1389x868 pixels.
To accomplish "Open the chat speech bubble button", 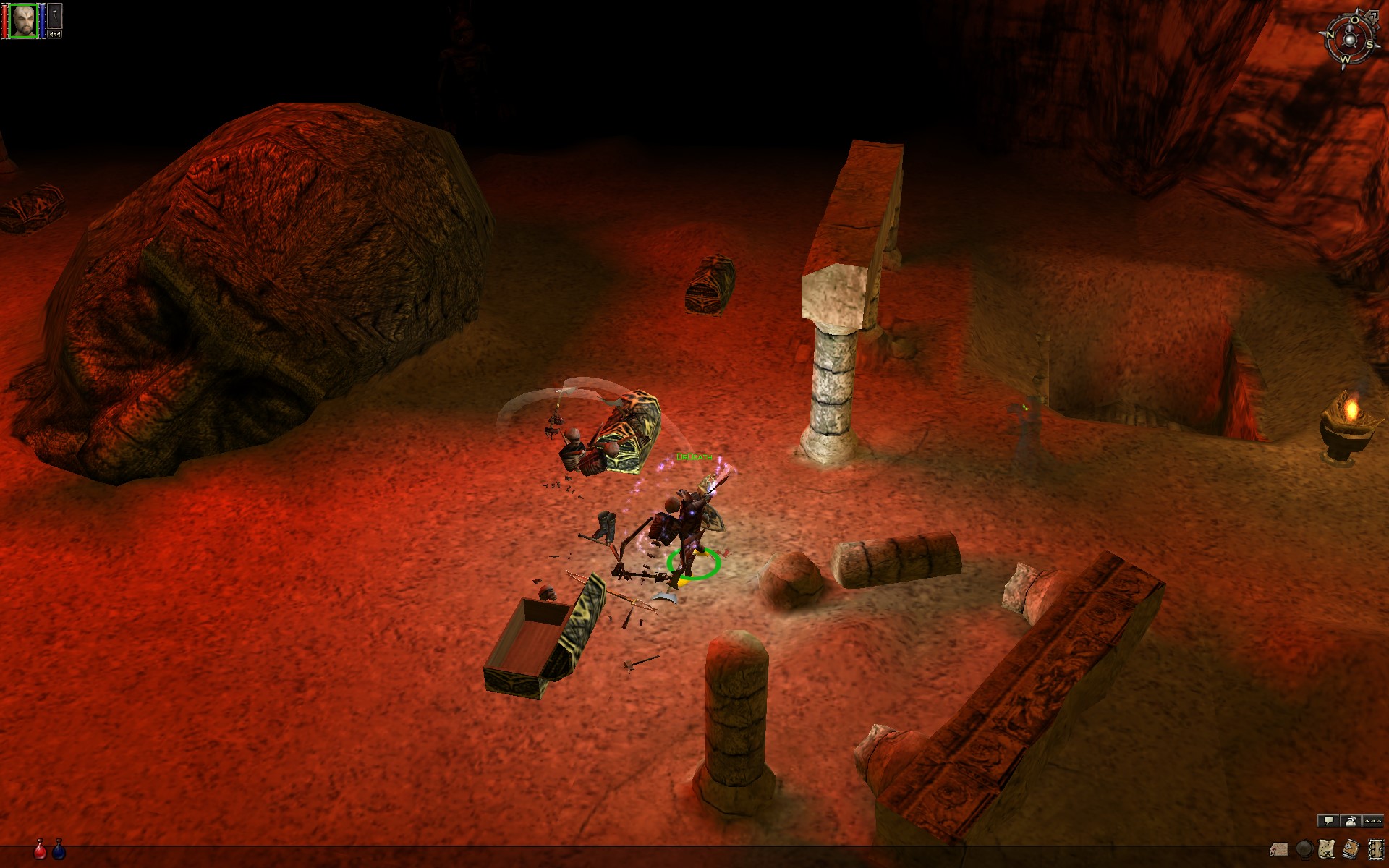I will (1328, 821).
